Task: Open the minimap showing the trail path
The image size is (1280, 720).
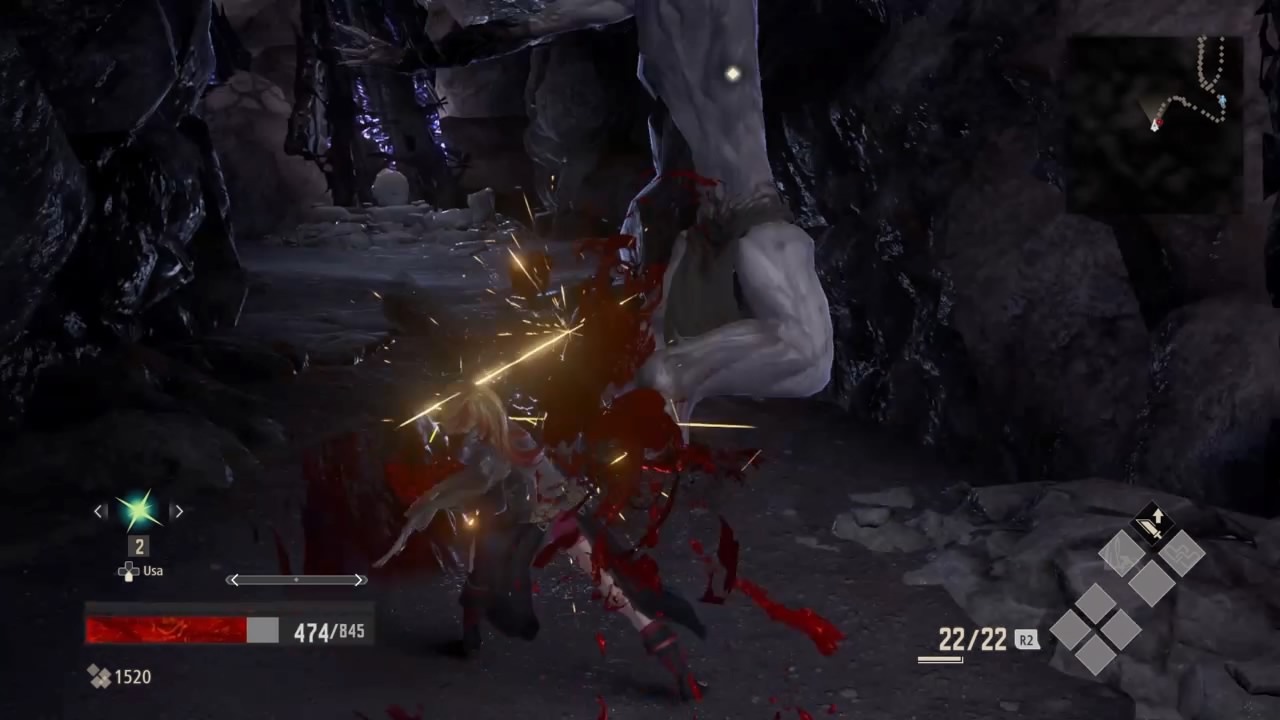Action: pos(1154,124)
